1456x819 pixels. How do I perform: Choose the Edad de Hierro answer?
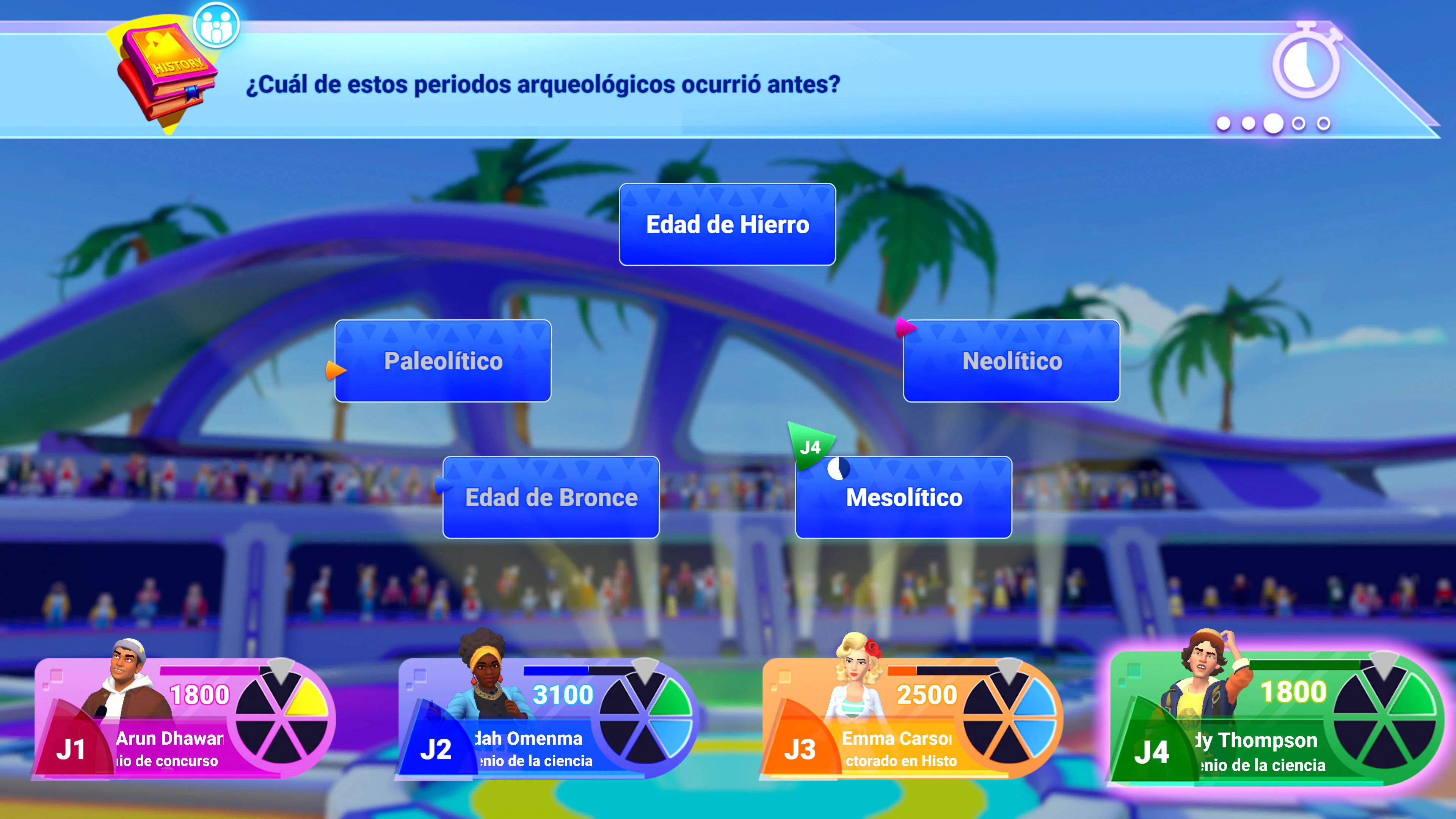726,224
